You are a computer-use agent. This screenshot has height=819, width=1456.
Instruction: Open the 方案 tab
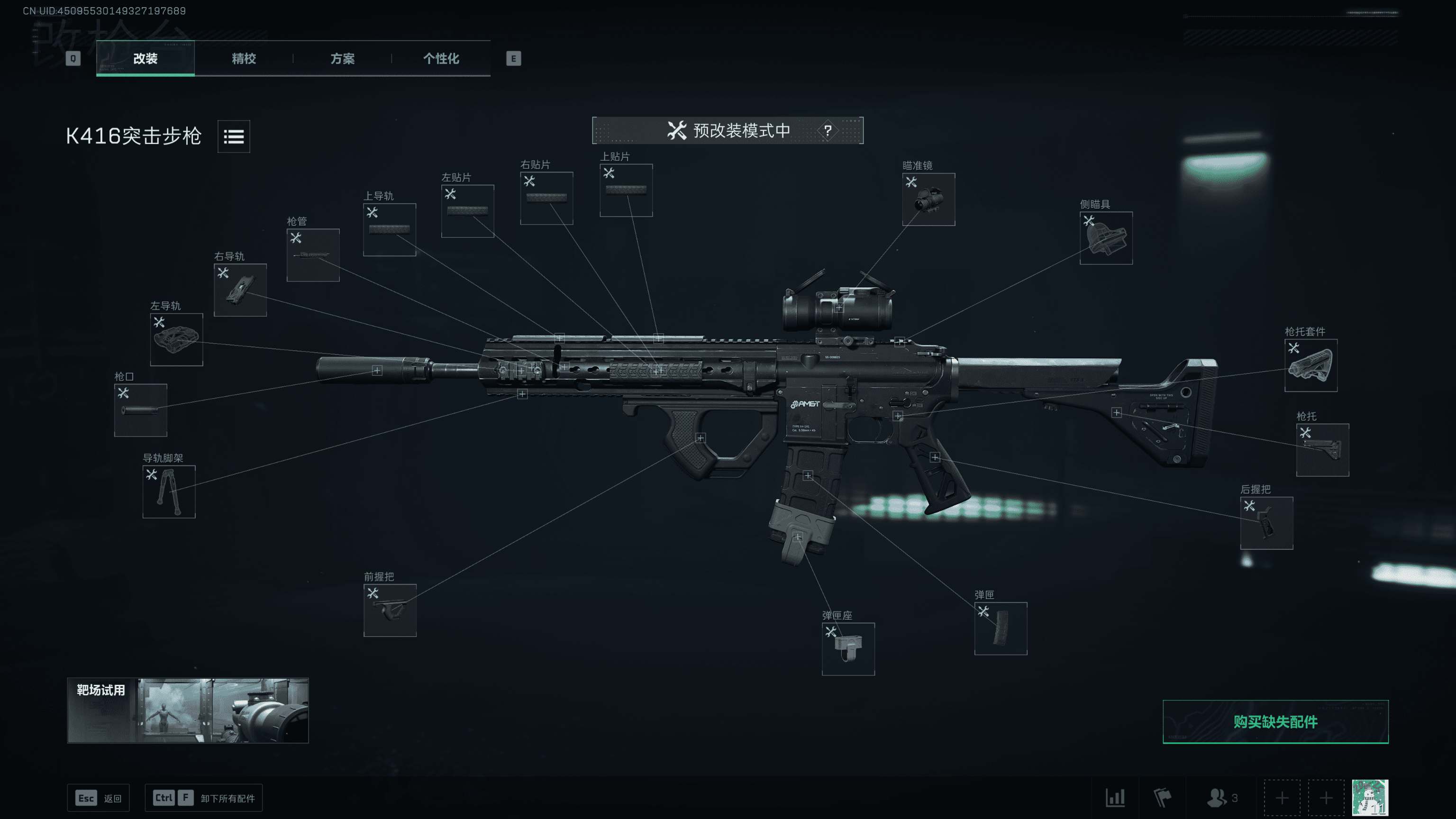(342, 58)
